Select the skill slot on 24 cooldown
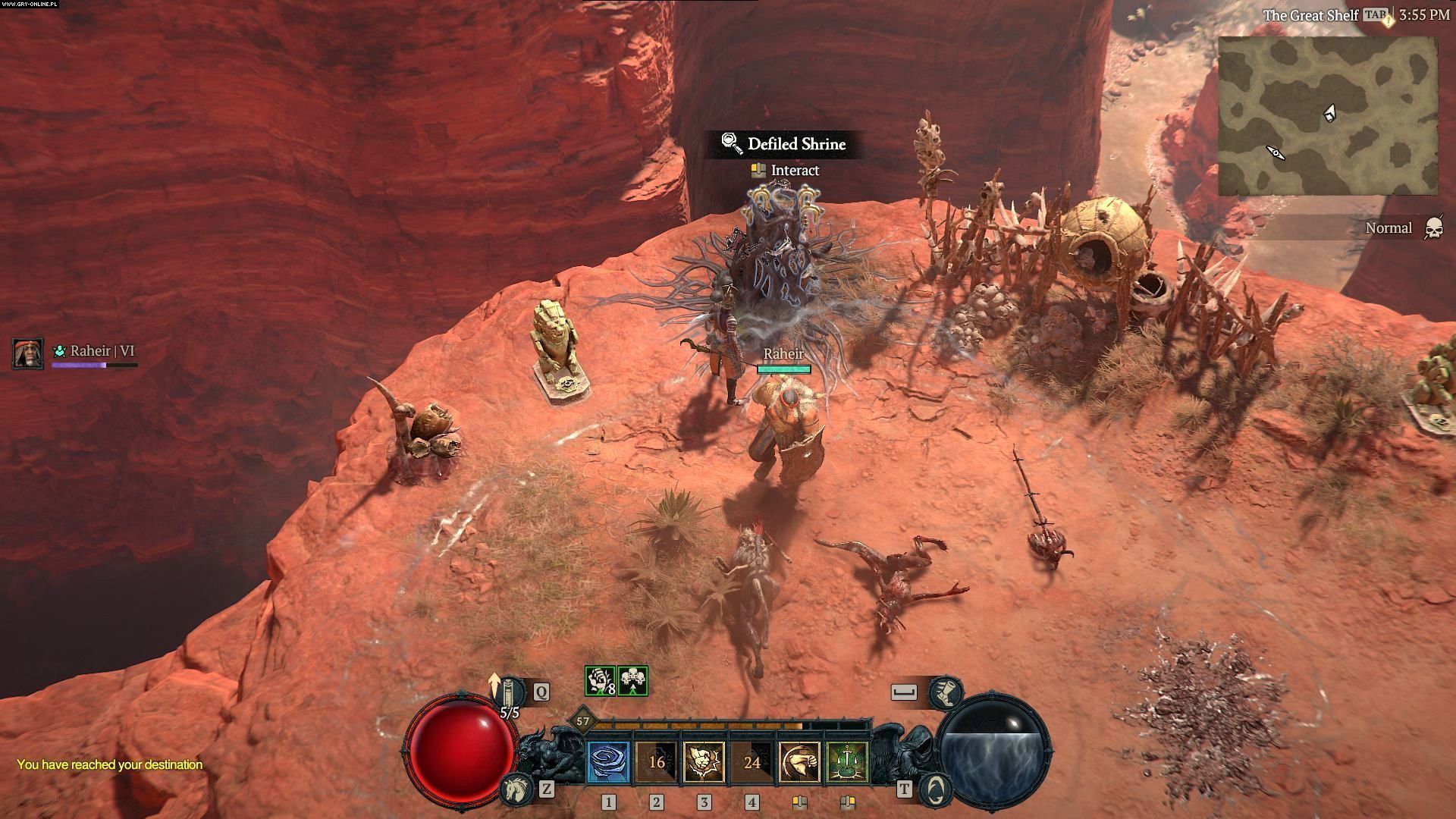The width and height of the screenshot is (1456, 819). click(752, 761)
